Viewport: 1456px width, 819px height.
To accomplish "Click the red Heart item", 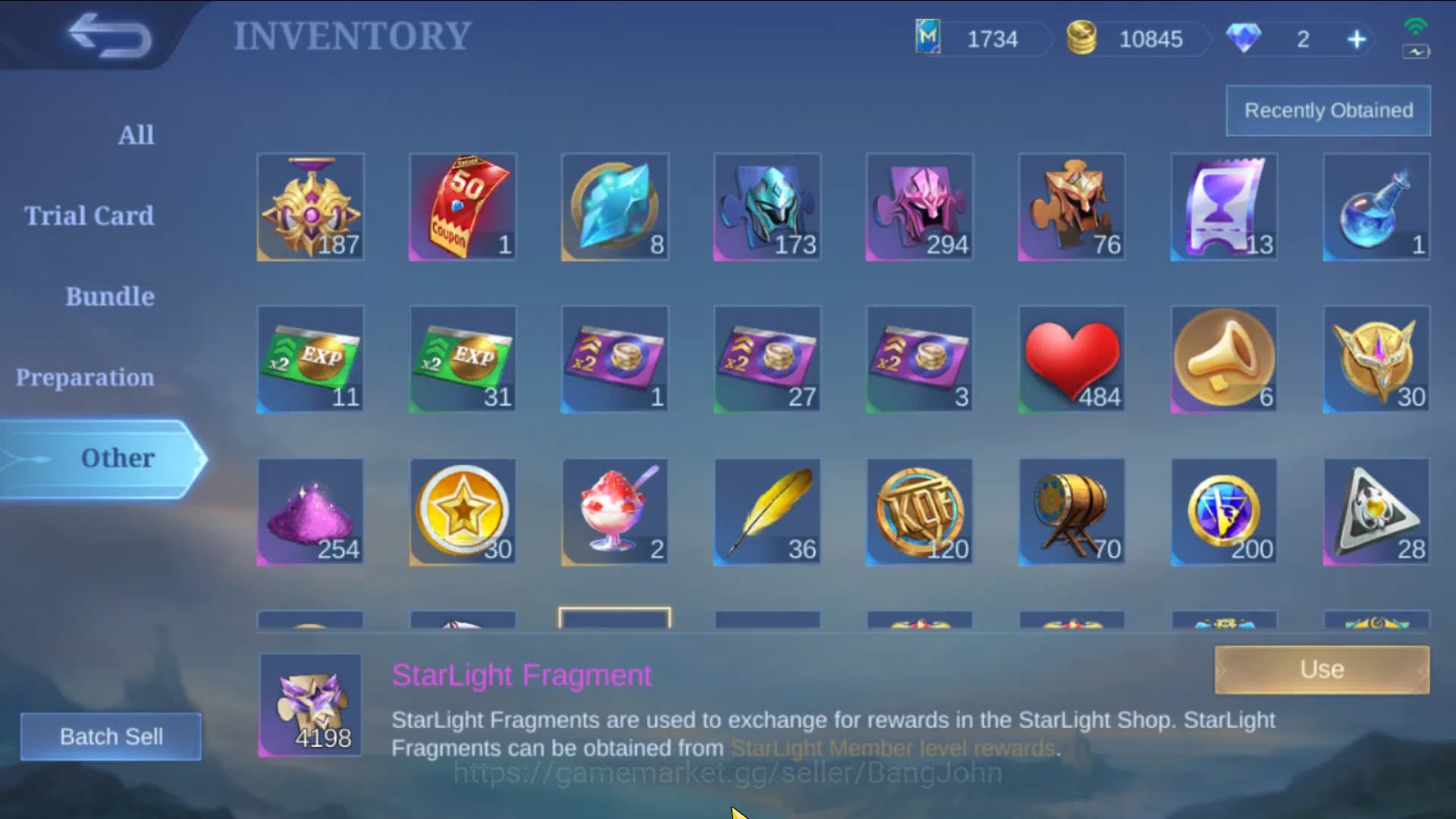I will click(1072, 359).
